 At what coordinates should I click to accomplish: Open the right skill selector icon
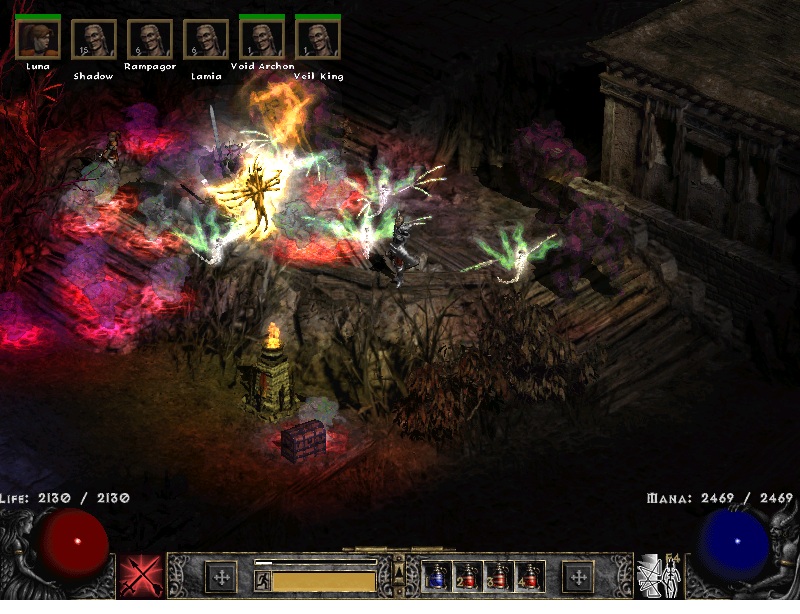coord(658,577)
